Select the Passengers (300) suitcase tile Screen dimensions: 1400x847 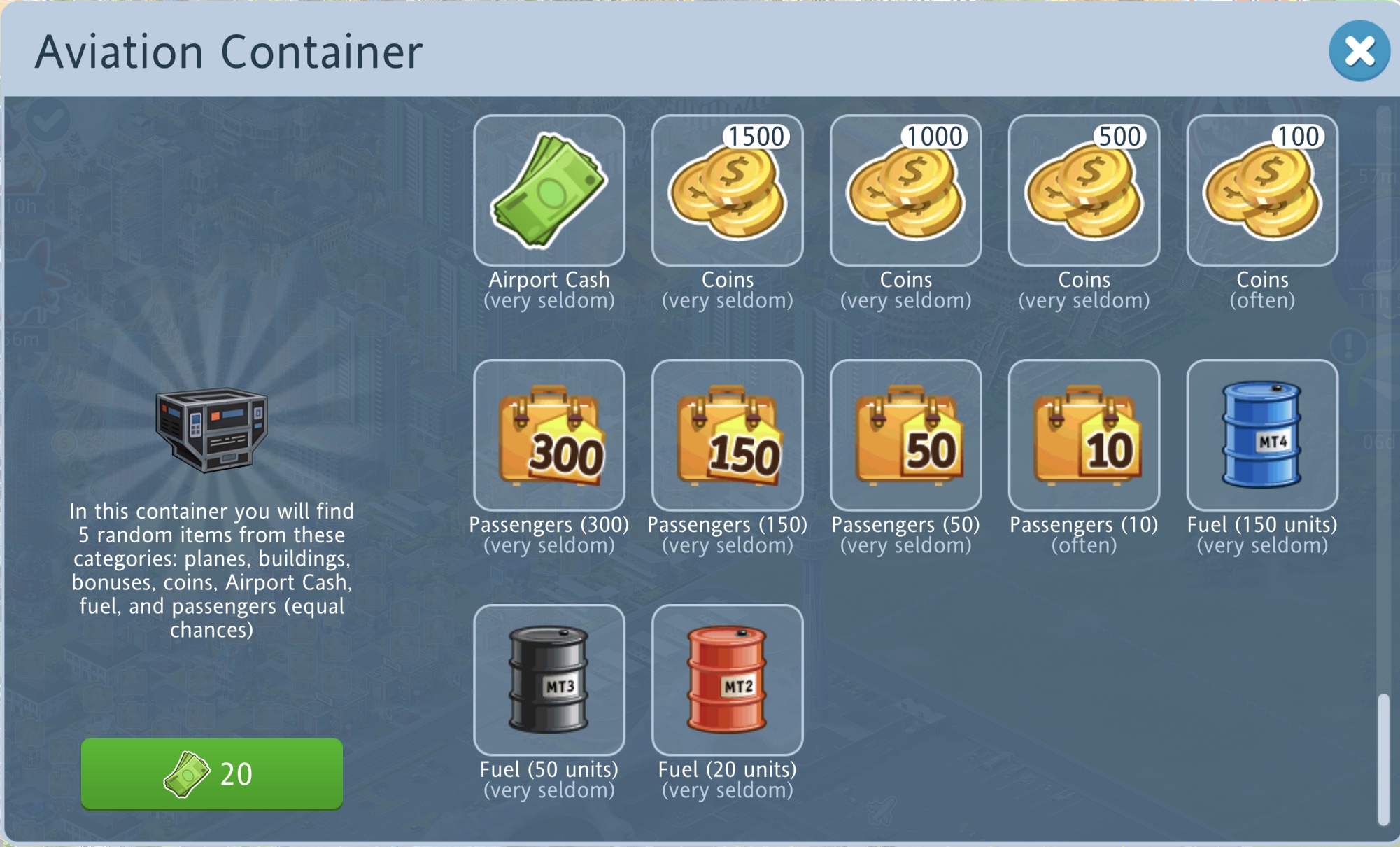tap(549, 435)
